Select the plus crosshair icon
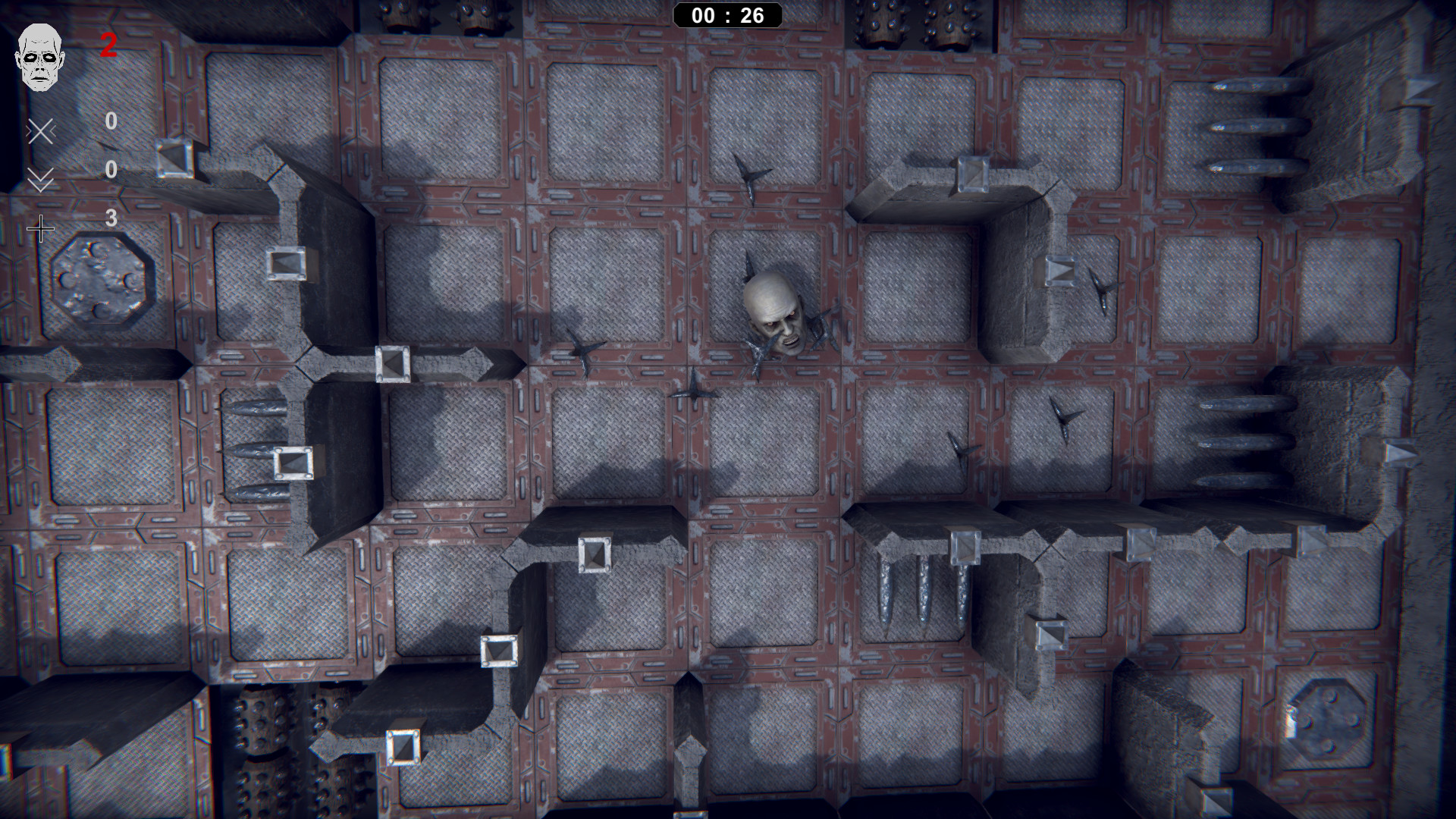This screenshot has height=819, width=1456. click(x=40, y=228)
